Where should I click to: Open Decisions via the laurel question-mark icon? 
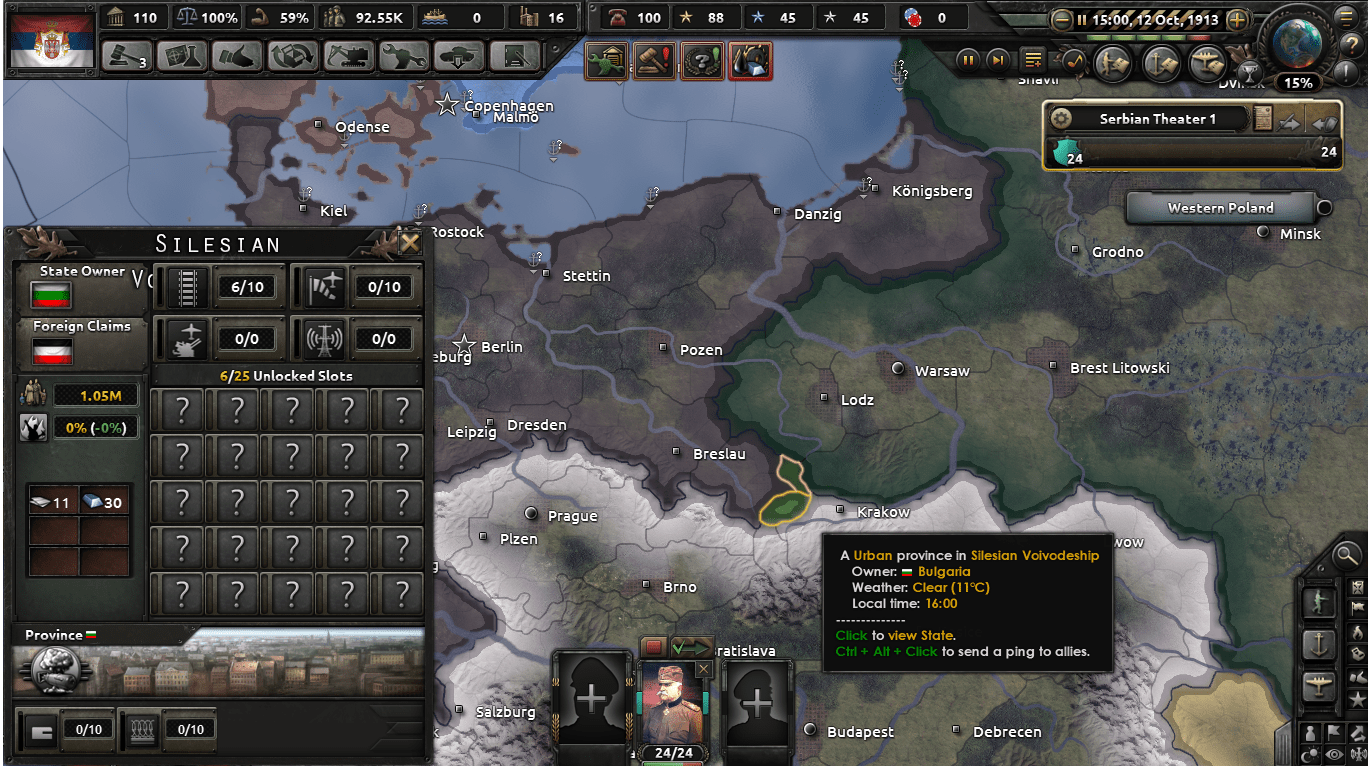(x=702, y=61)
